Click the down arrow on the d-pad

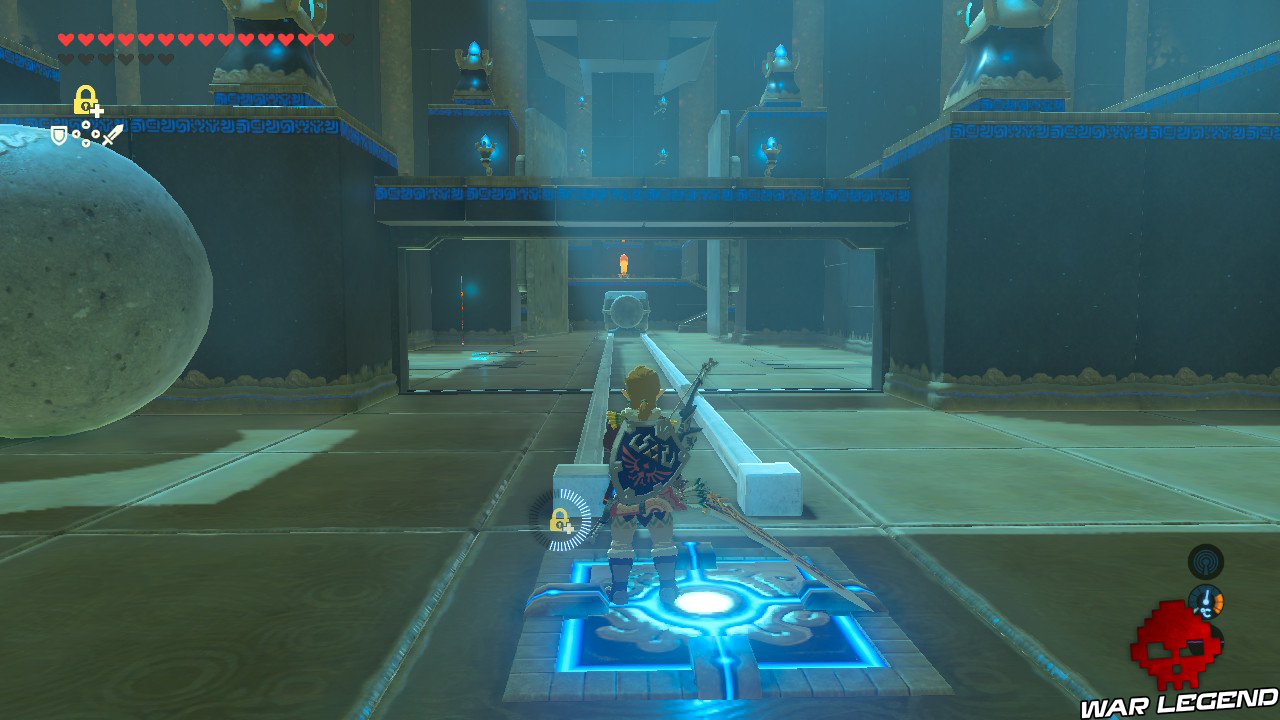(86, 143)
